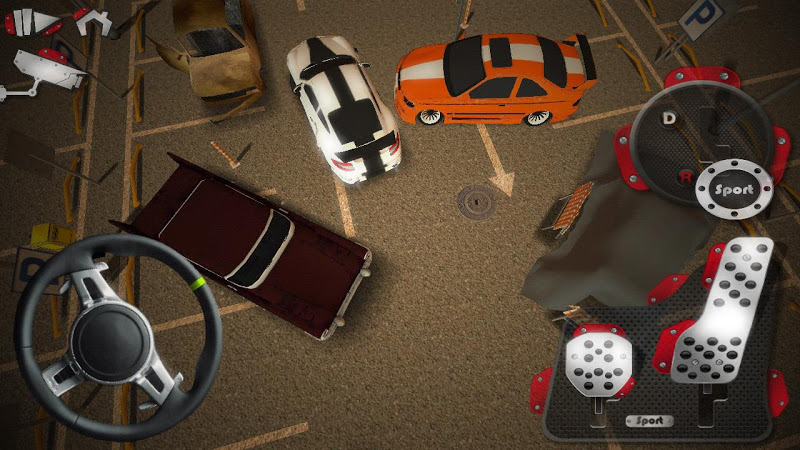Viewport: 800px width, 450px height.
Task: Tap the pause/play icon
Action: (31, 21)
